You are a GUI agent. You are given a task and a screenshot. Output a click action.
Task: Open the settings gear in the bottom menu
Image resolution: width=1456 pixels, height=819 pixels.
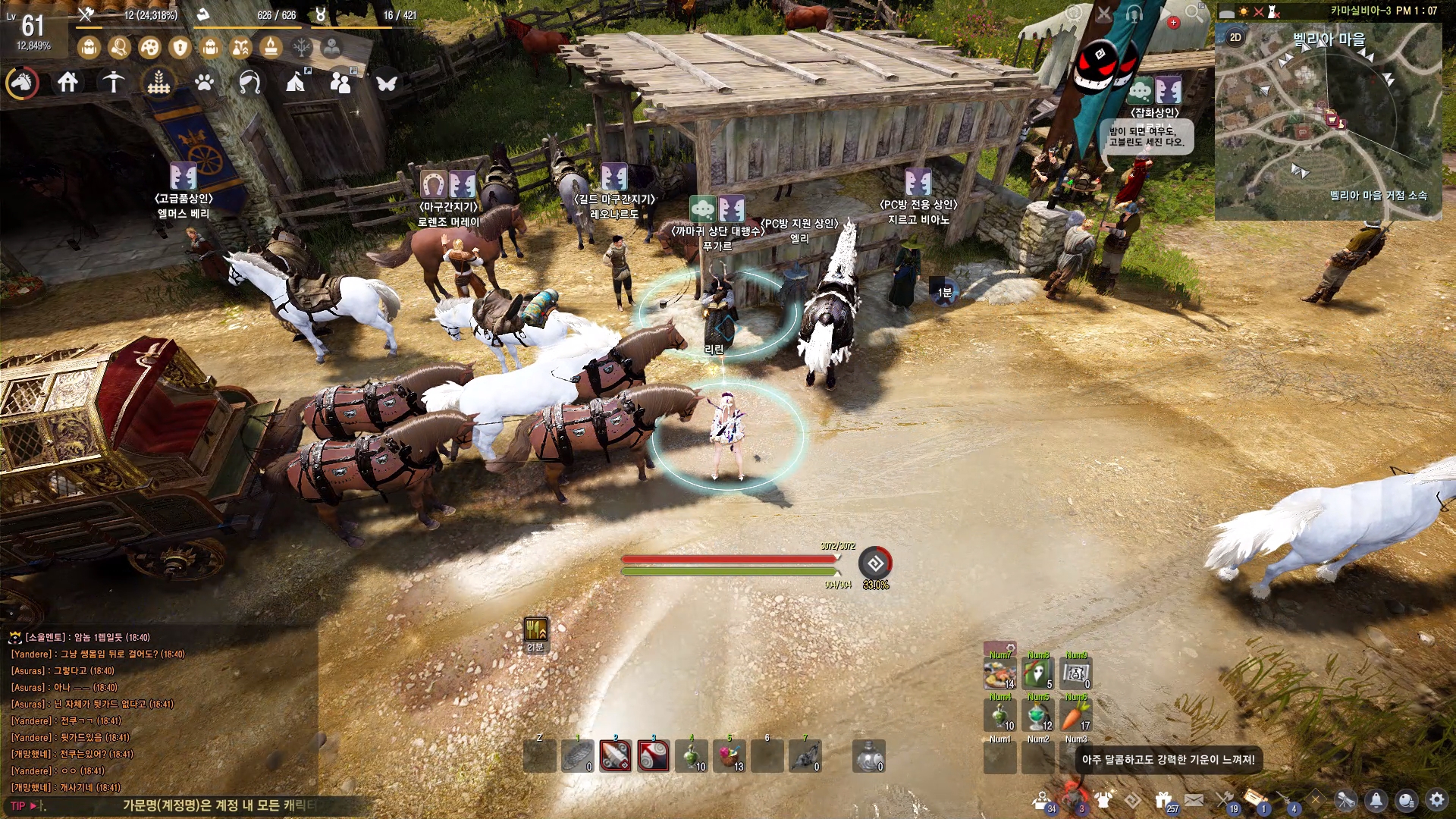[1436, 799]
